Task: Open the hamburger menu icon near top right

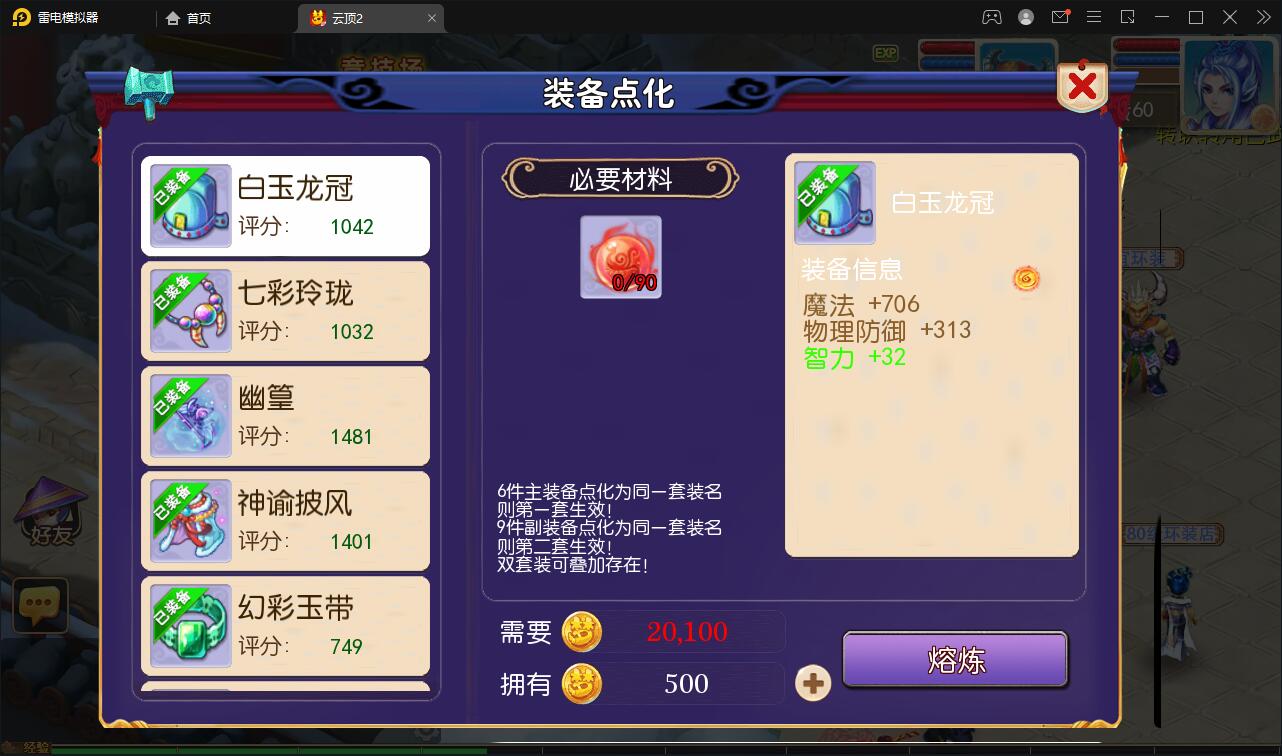Action: point(1094,17)
